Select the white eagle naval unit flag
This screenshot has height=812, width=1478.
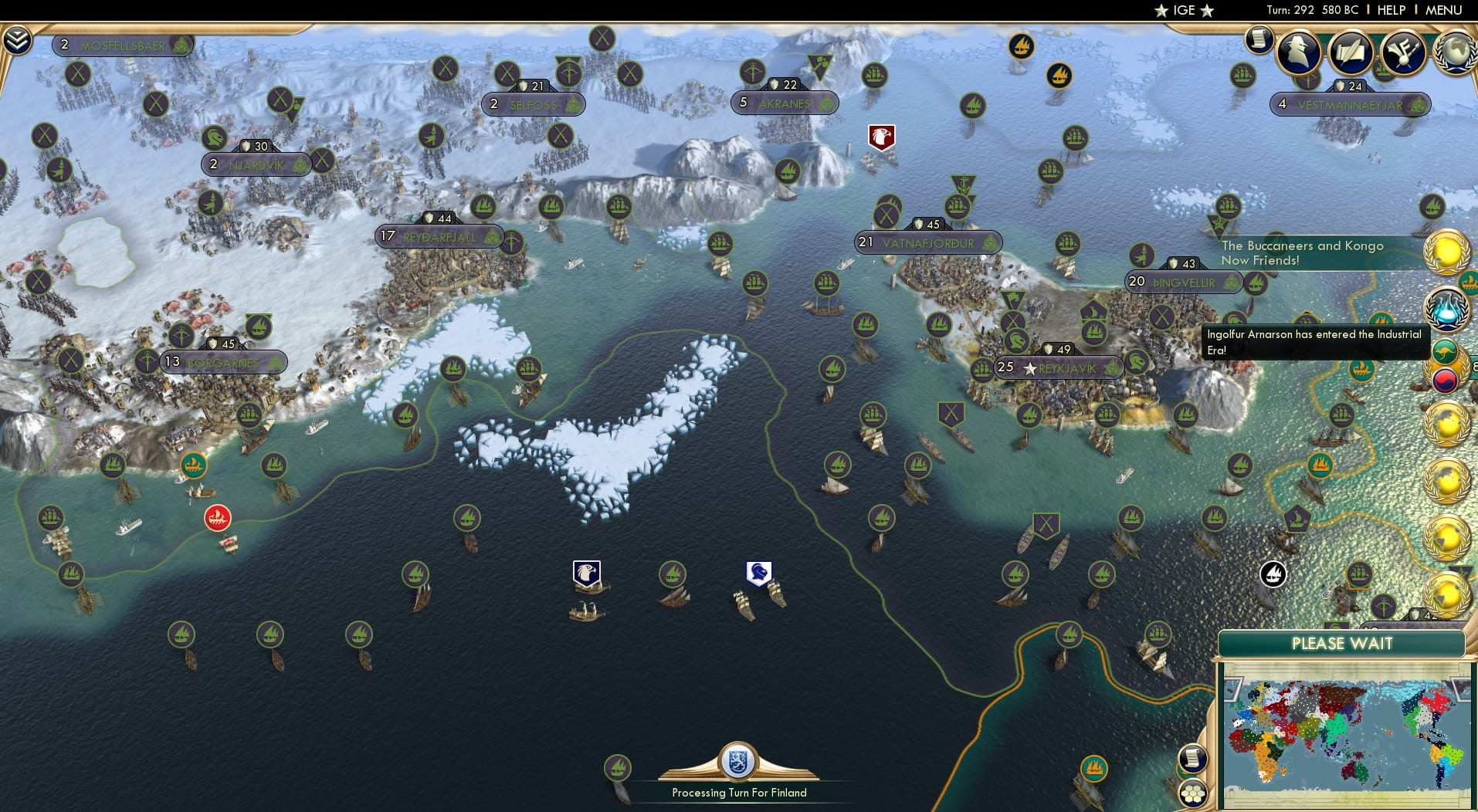click(x=586, y=571)
